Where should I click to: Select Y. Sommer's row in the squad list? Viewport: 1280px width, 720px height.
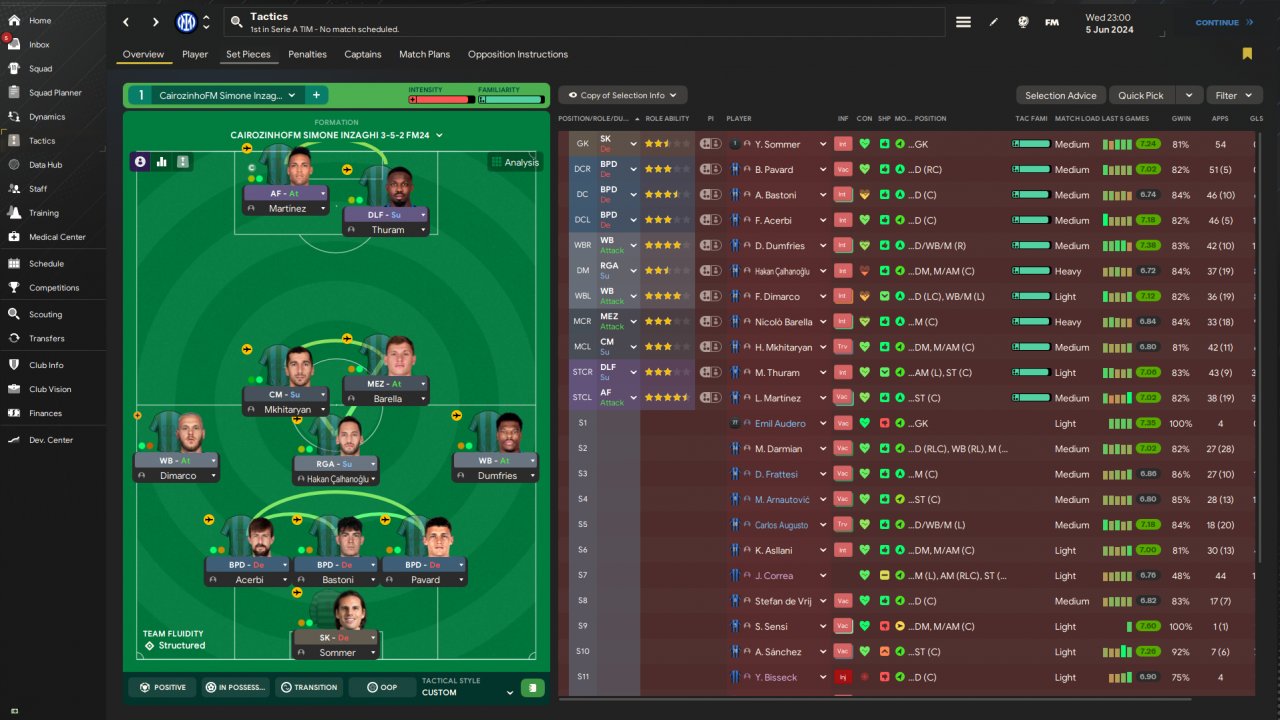[x=776, y=144]
